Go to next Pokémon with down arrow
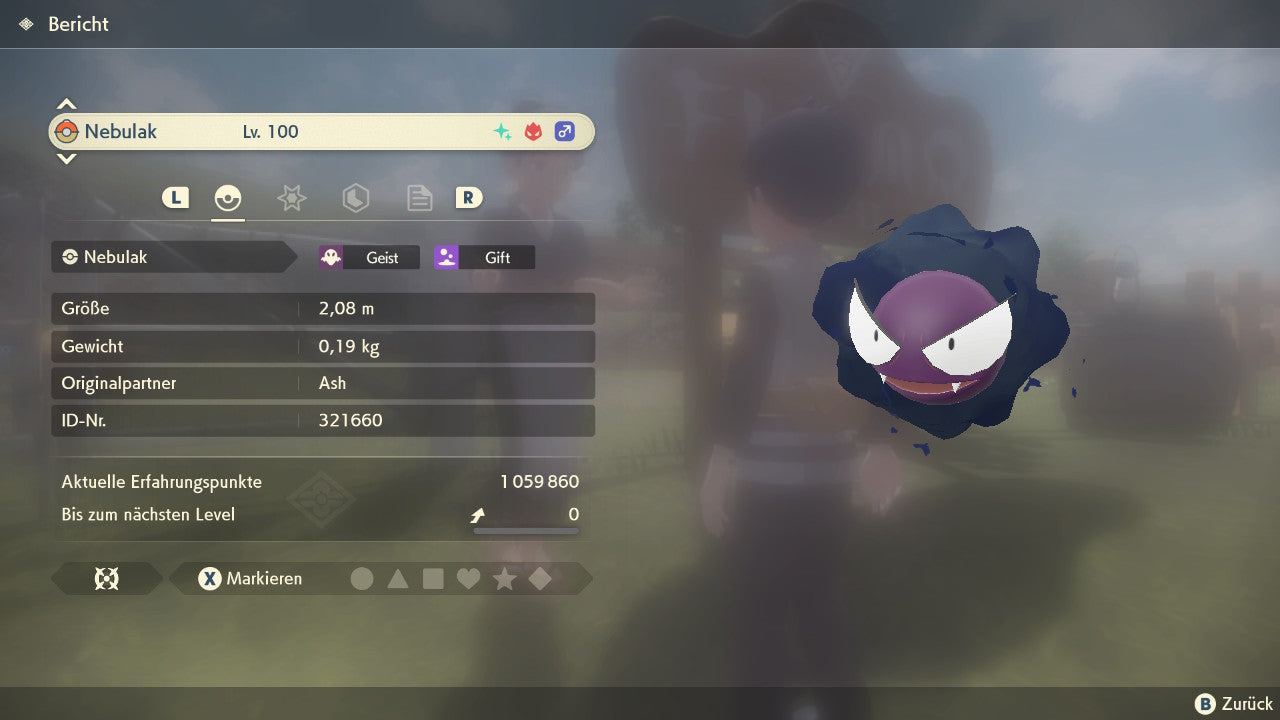This screenshot has width=1280, height=720. click(x=66, y=158)
